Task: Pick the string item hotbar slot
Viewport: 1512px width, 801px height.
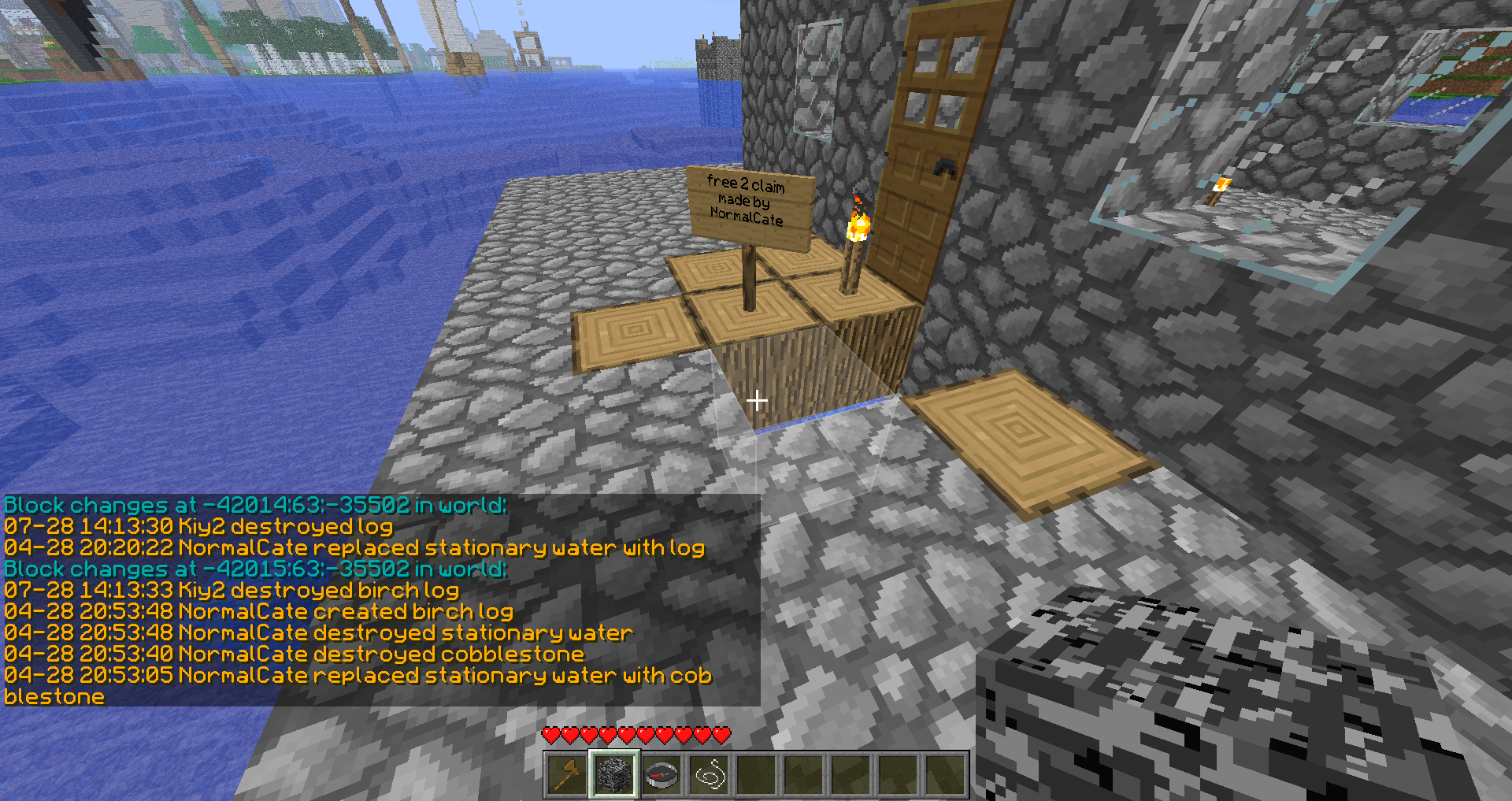Action: (x=709, y=775)
